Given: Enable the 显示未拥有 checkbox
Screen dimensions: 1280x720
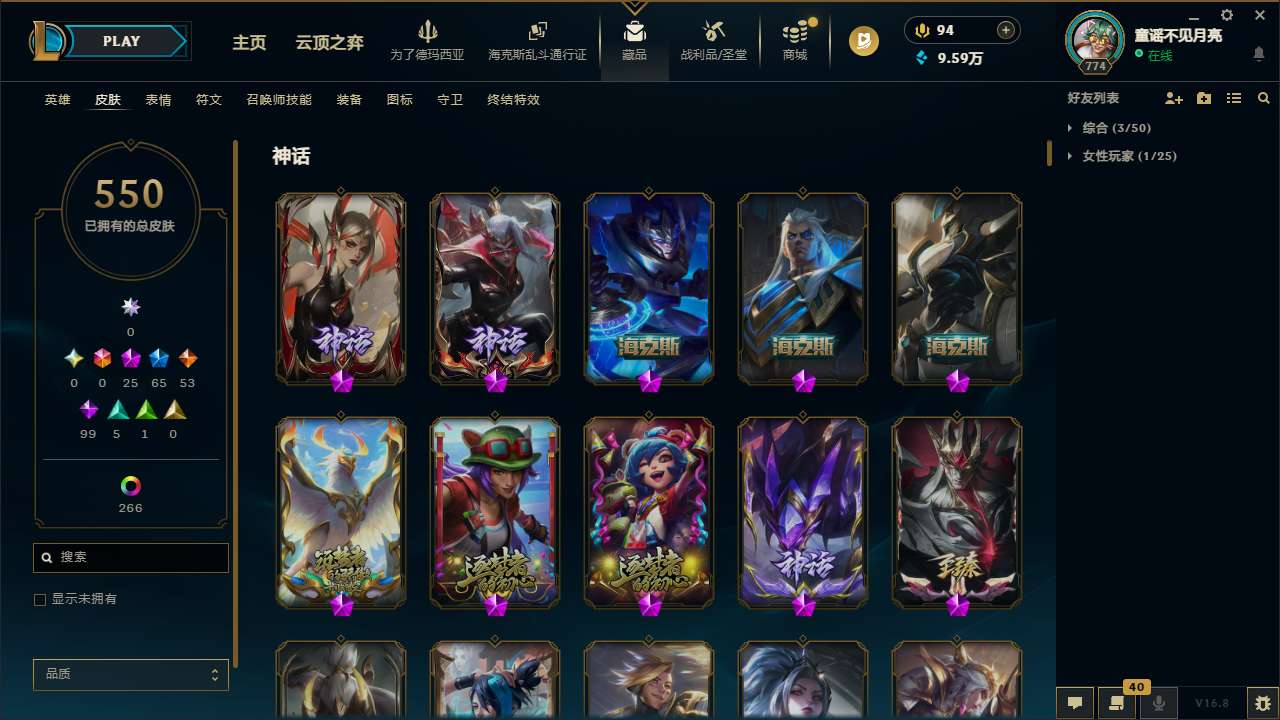Looking at the screenshot, I should click(x=40, y=599).
